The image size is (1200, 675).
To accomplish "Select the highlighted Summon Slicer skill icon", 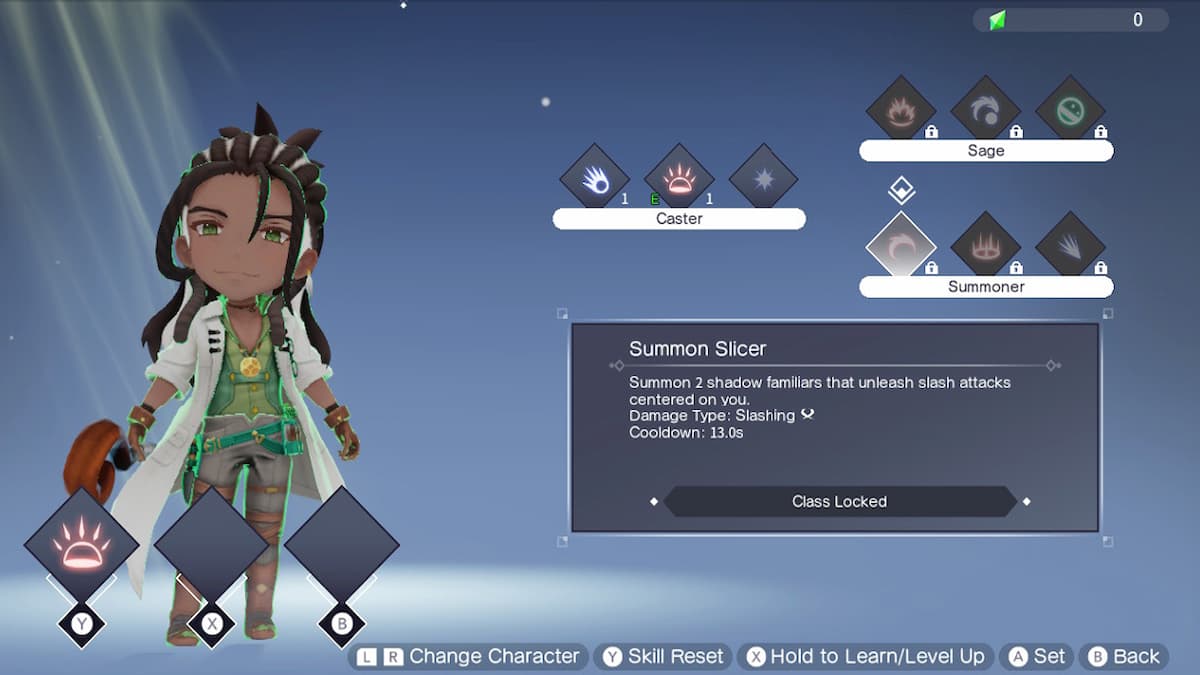I will 900,246.
